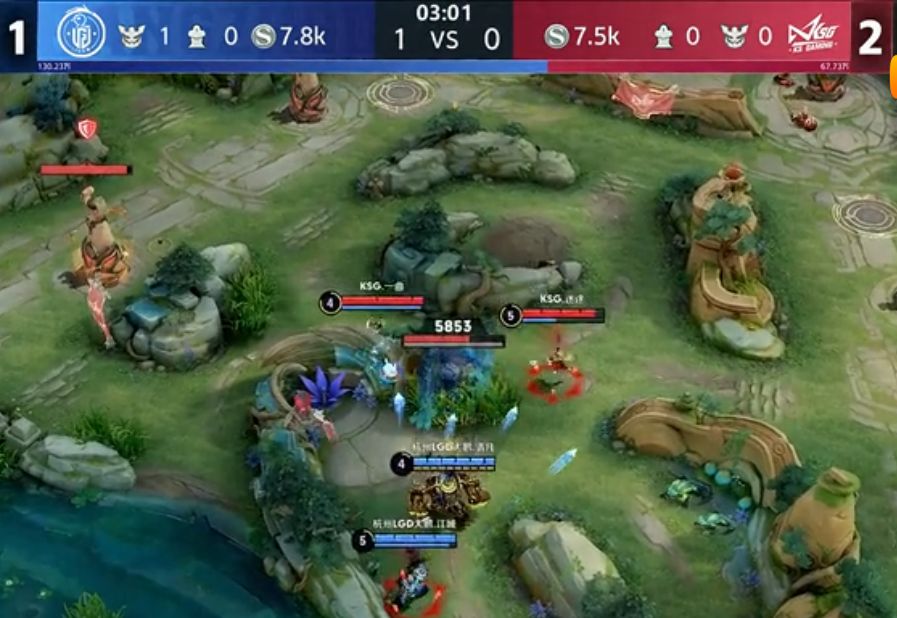Select the KSG Gaming team logo
897x618 pixels.
pos(811,37)
